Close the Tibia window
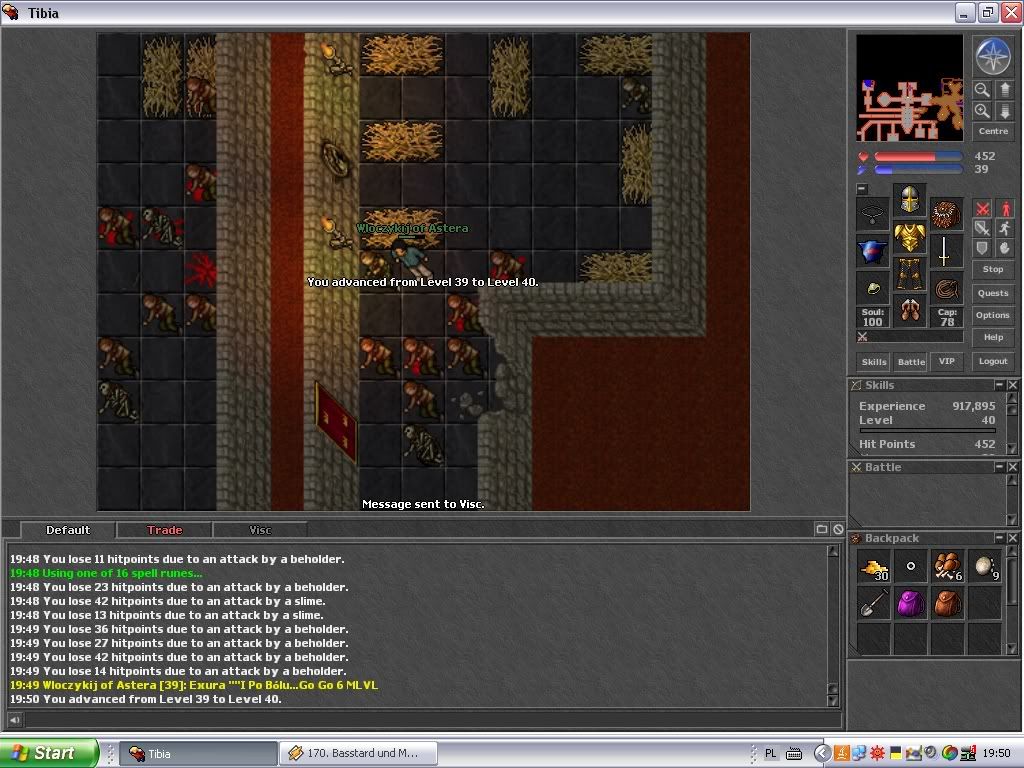 (1010, 13)
